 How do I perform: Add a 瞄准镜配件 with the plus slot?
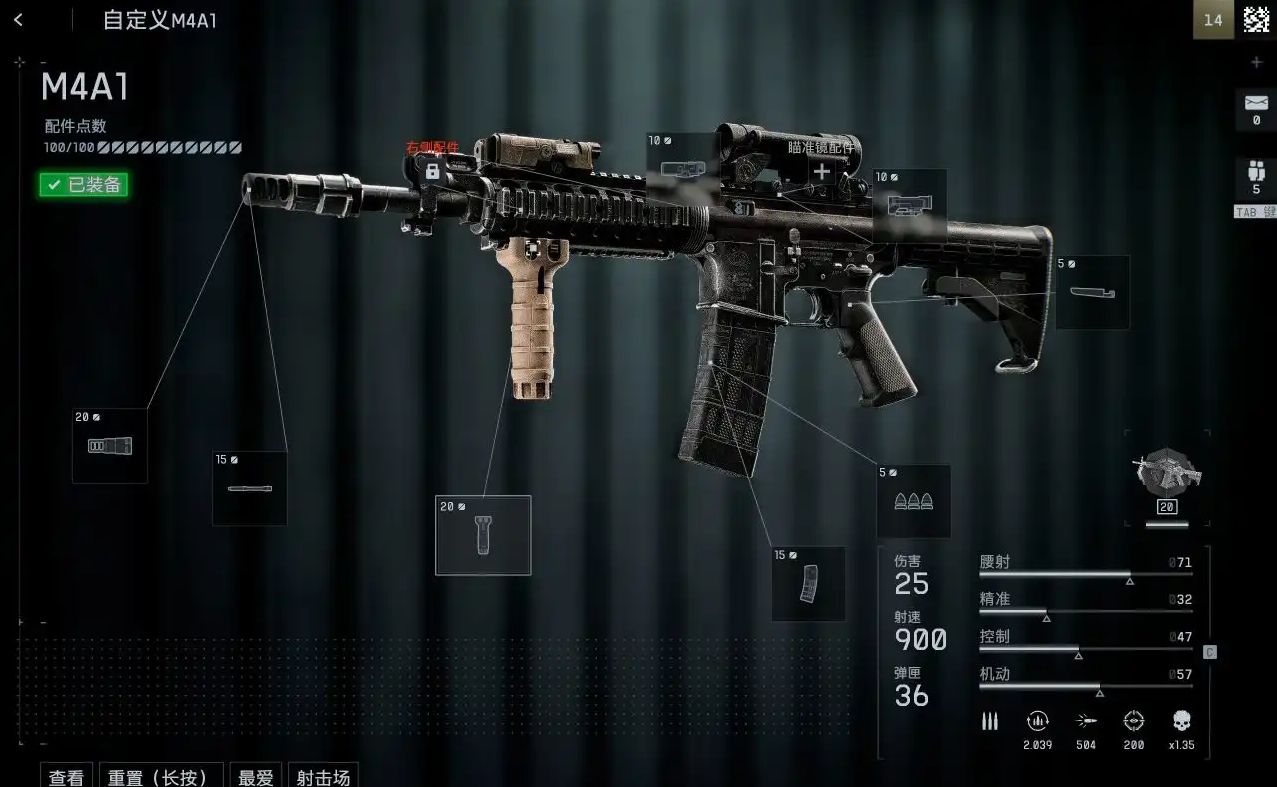pos(821,171)
